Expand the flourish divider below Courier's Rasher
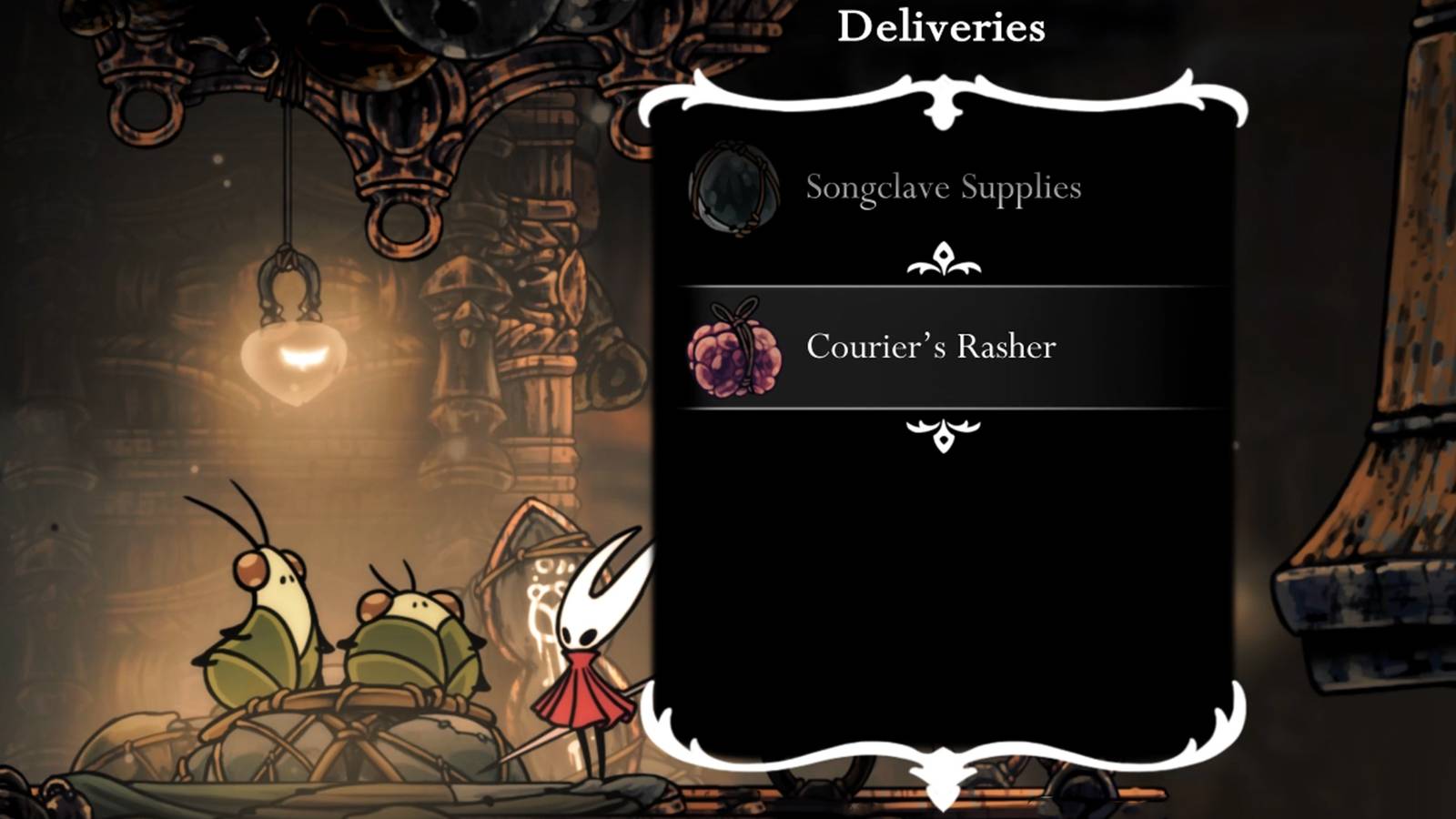1456x819 pixels. (x=945, y=434)
